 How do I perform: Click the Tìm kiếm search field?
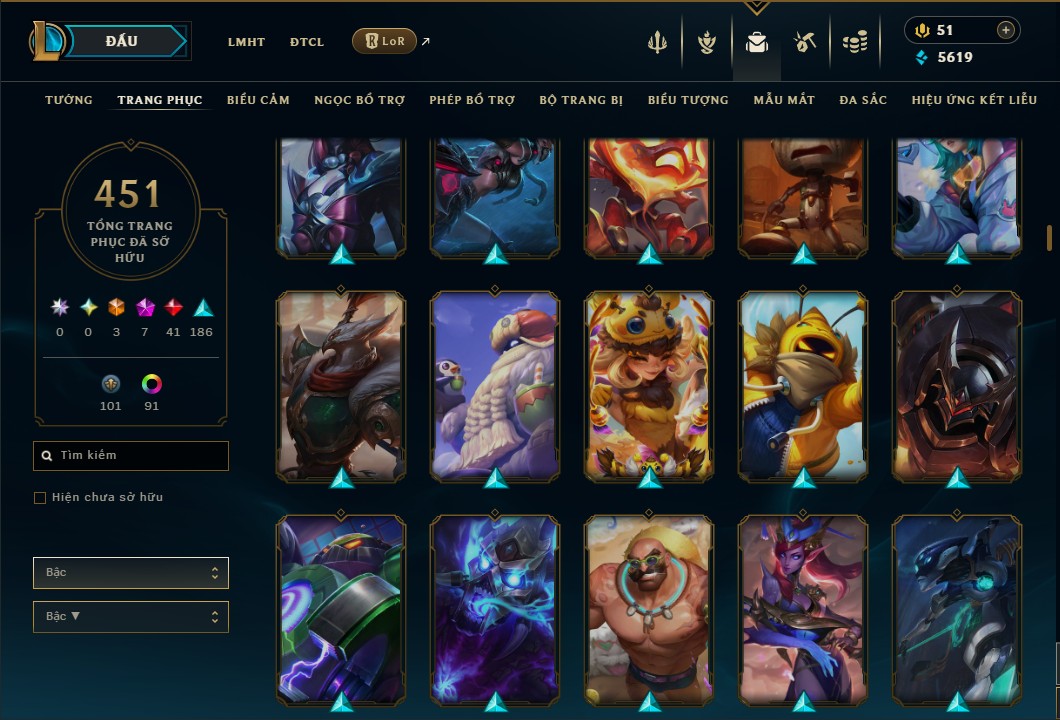pos(131,456)
